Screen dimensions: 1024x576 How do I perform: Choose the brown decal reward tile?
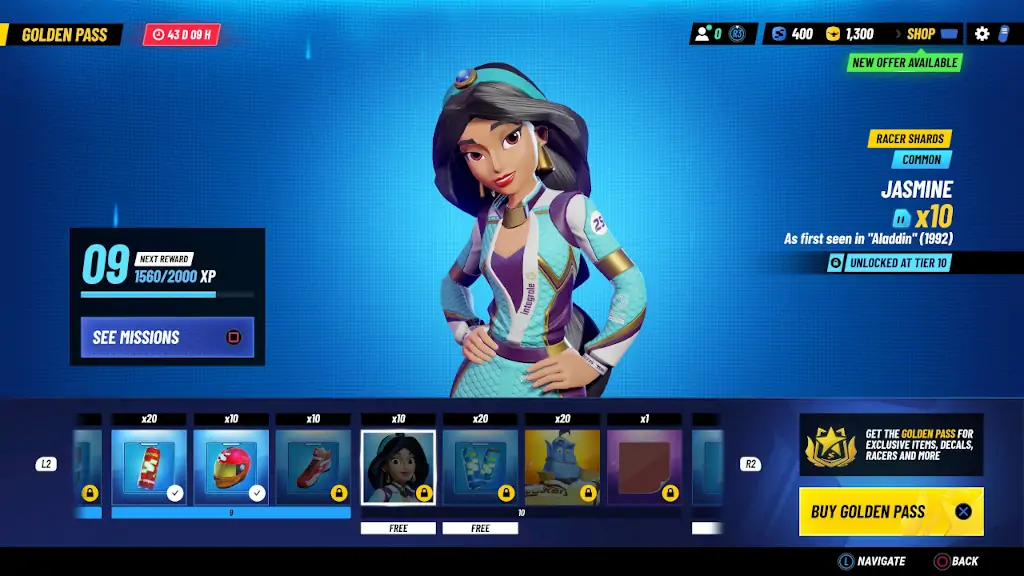point(644,467)
